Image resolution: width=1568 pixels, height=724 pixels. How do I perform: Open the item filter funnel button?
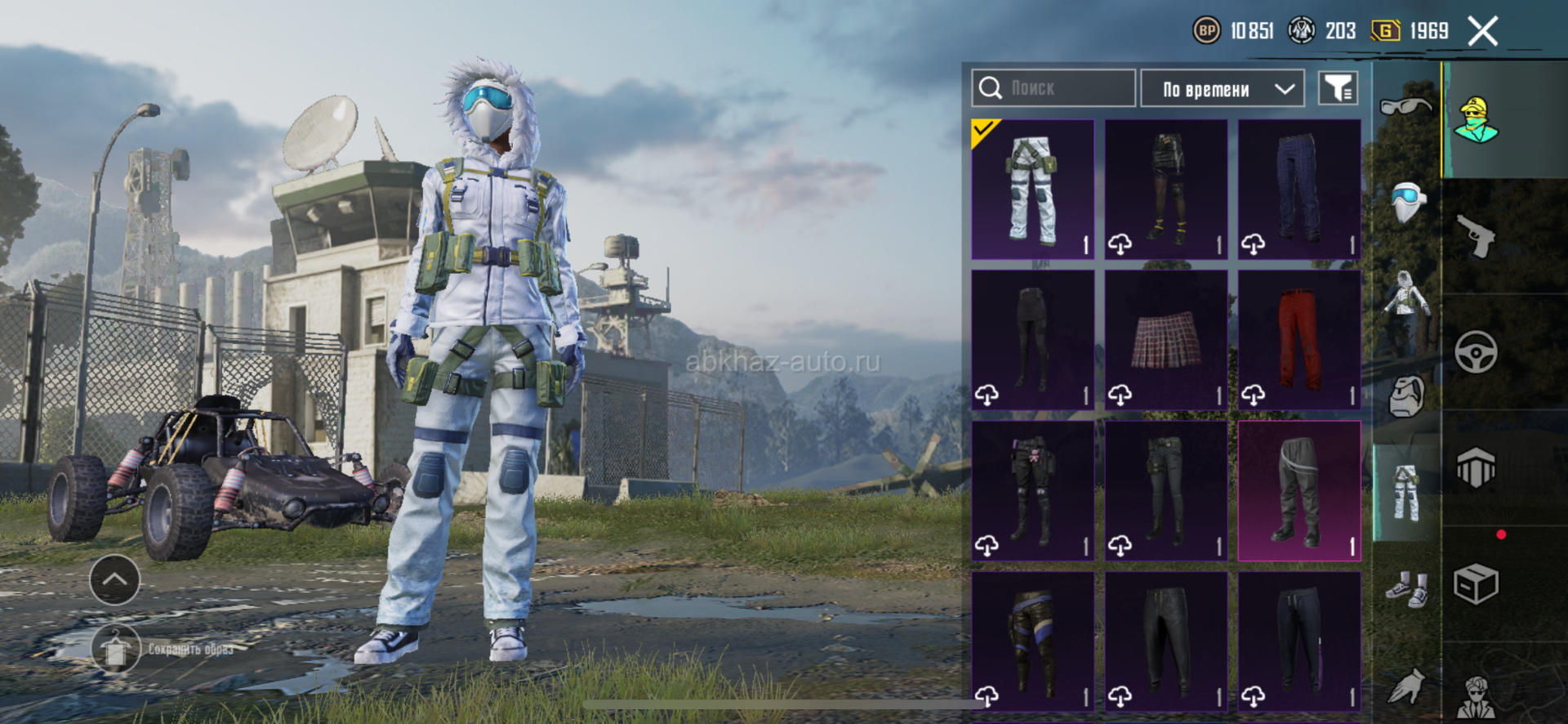pos(1338,88)
